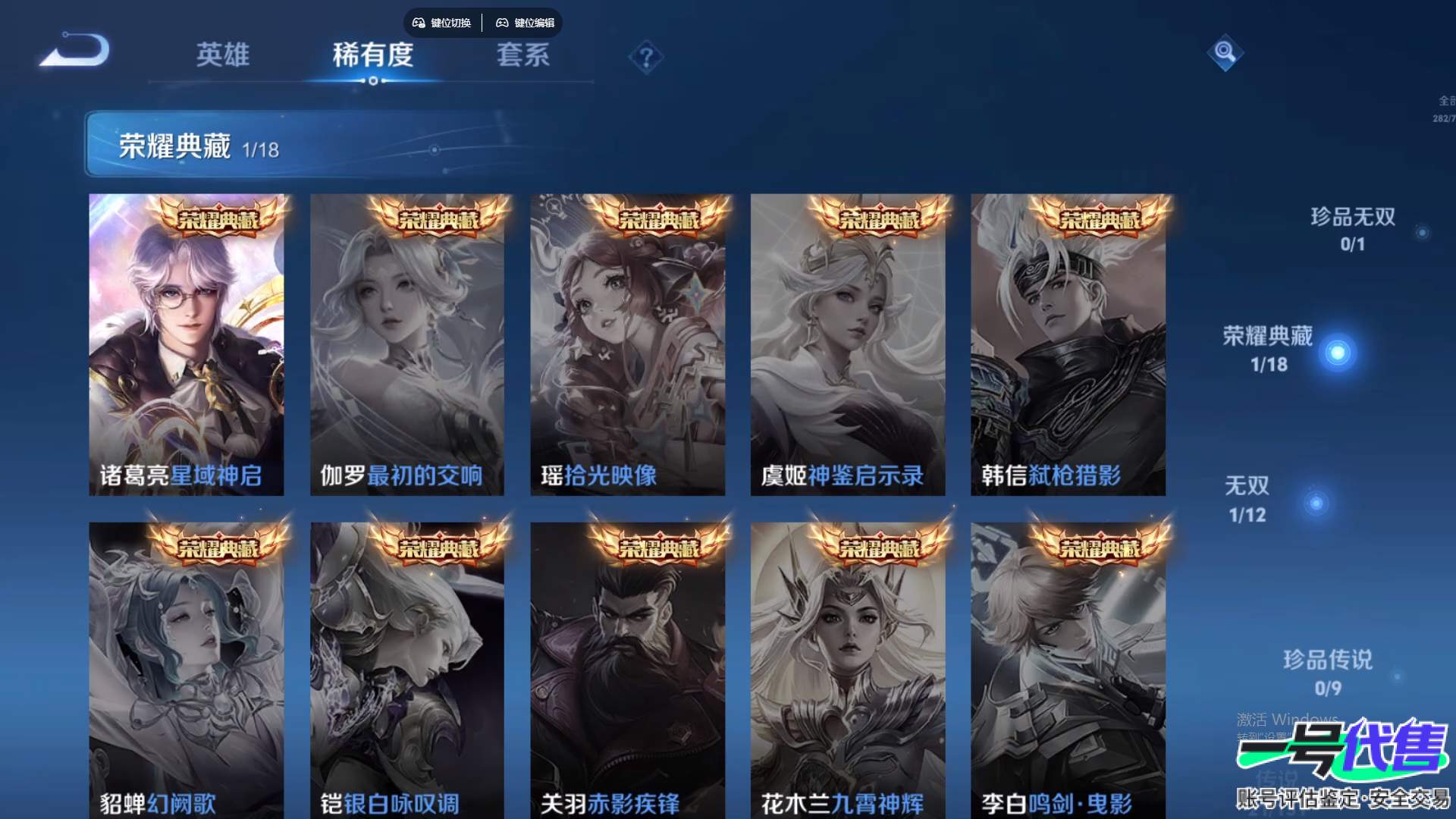This screenshot has height=819, width=1456.
Task: Jump to the 珍品无双 rarity category
Action: point(1353,228)
